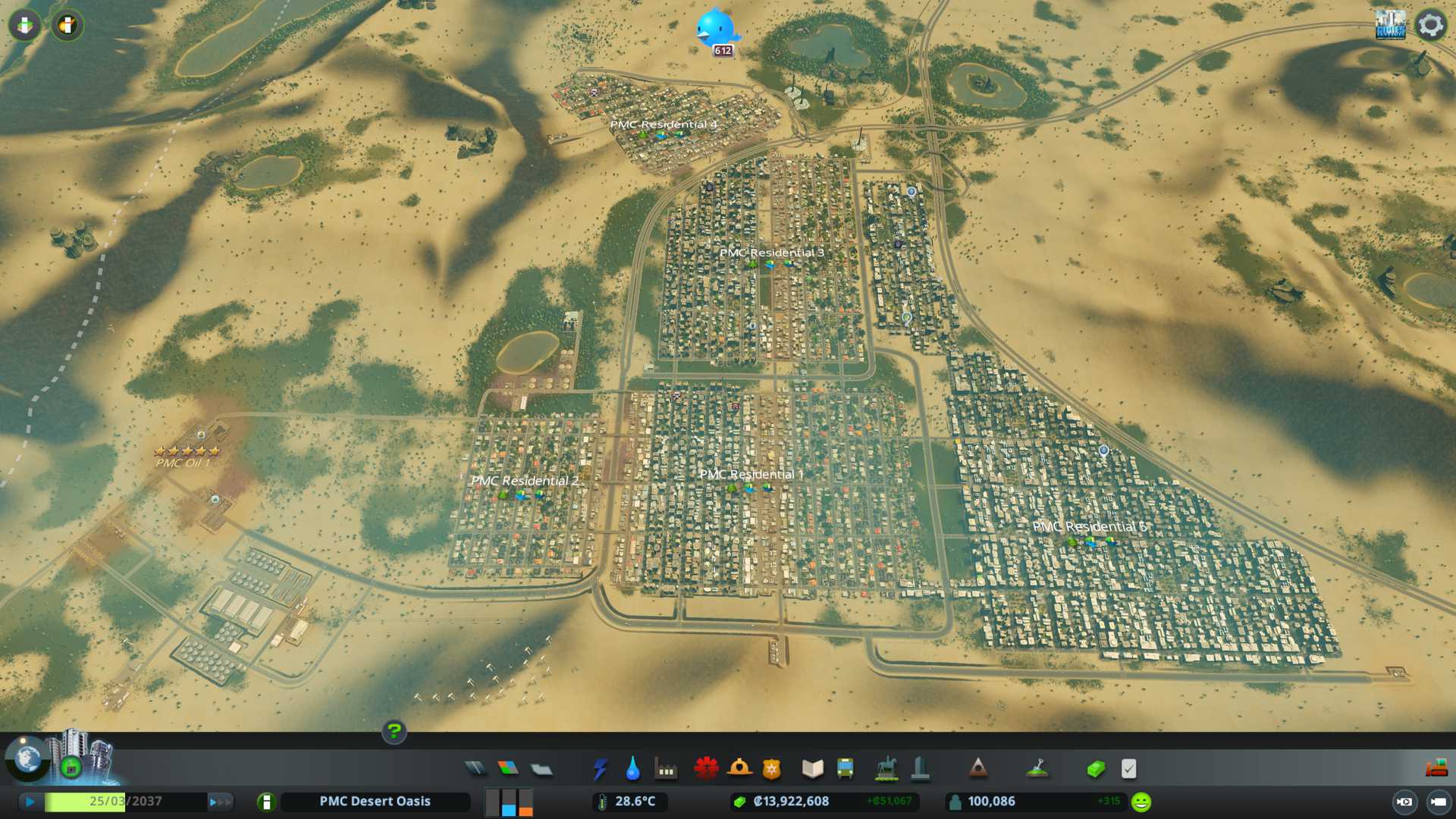This screenshot has width=1456, height=819.
Task: Select the Water and Sewage droplet menu
Action: pos(632,769)
